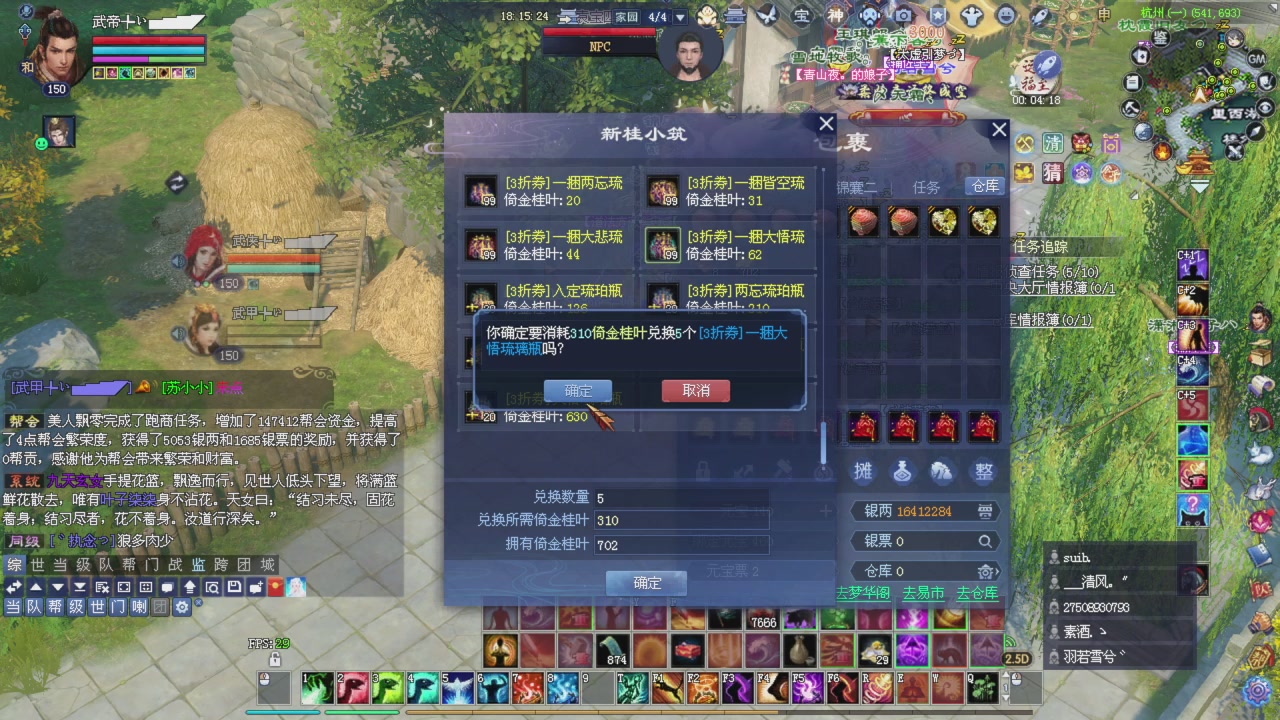
Task: Sort bag items using the 整 icon
Action: pos(983,472)
